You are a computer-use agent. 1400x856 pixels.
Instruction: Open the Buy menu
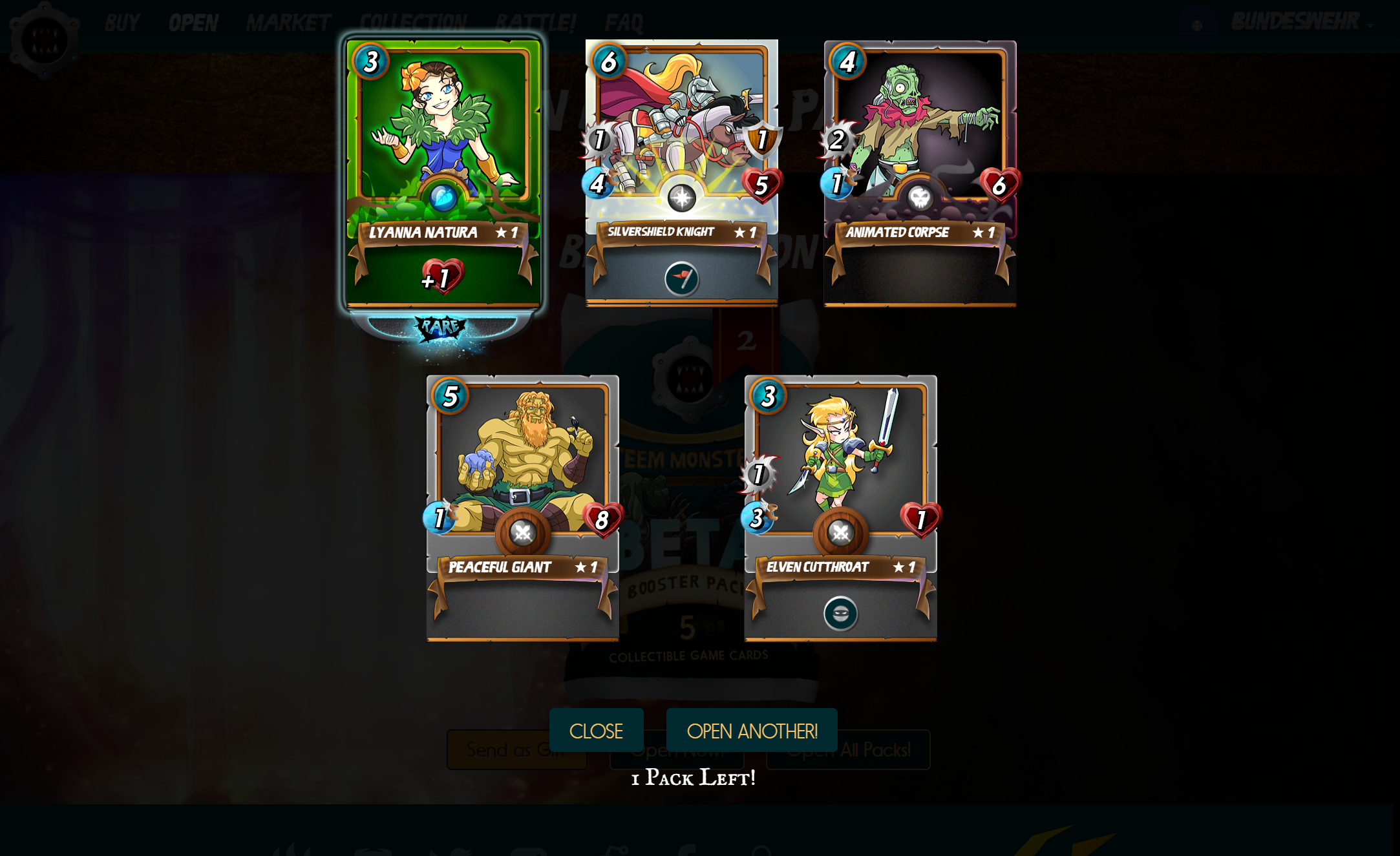coord(122,23)
